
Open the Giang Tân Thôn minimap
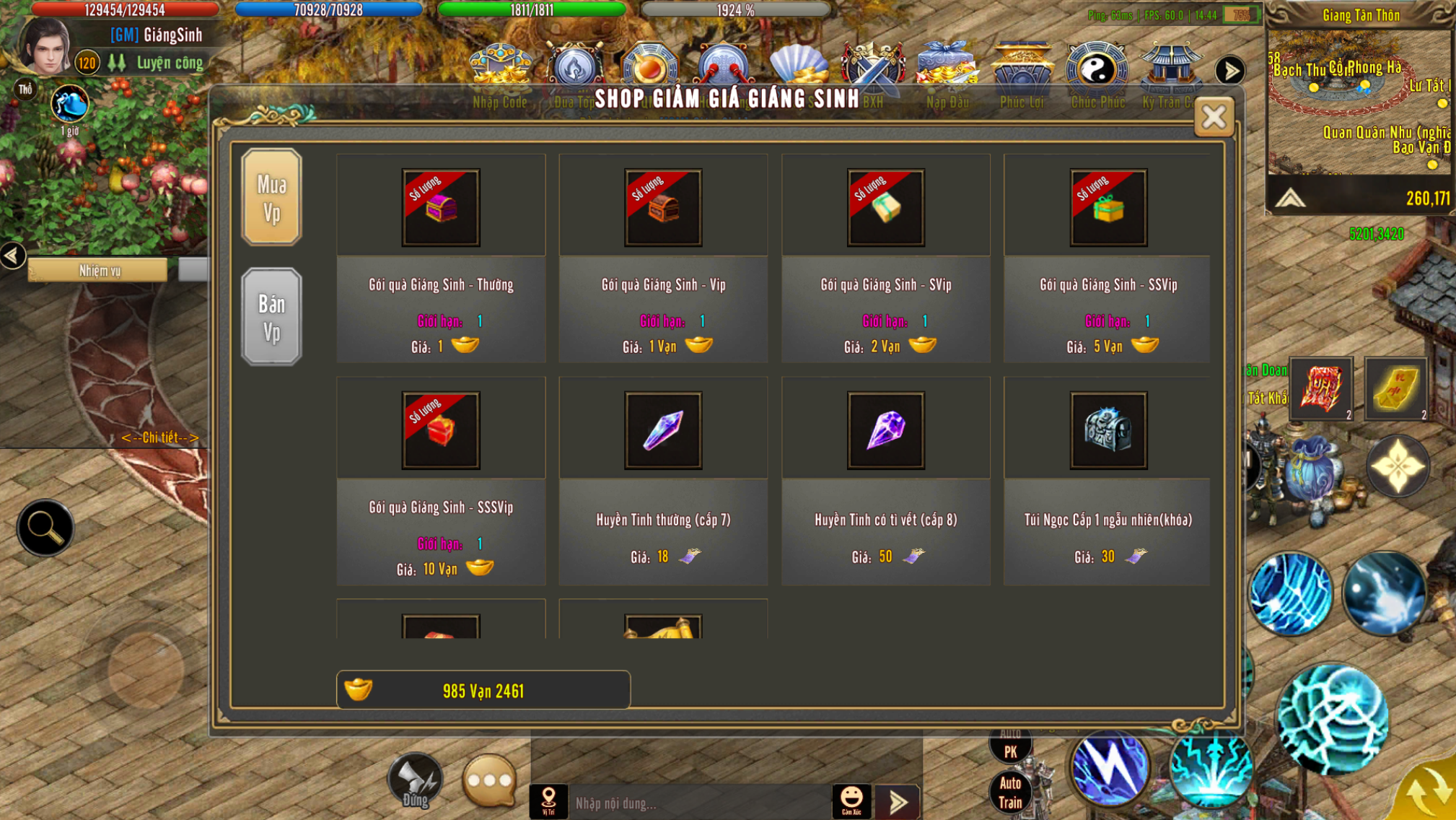pos(1360,101)
